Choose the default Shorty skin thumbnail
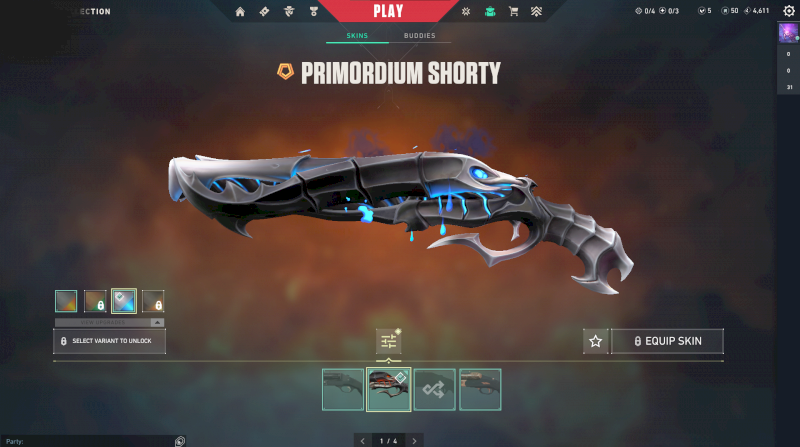Image resolution: width=800 pixels, height=447 pixels. 343,390
